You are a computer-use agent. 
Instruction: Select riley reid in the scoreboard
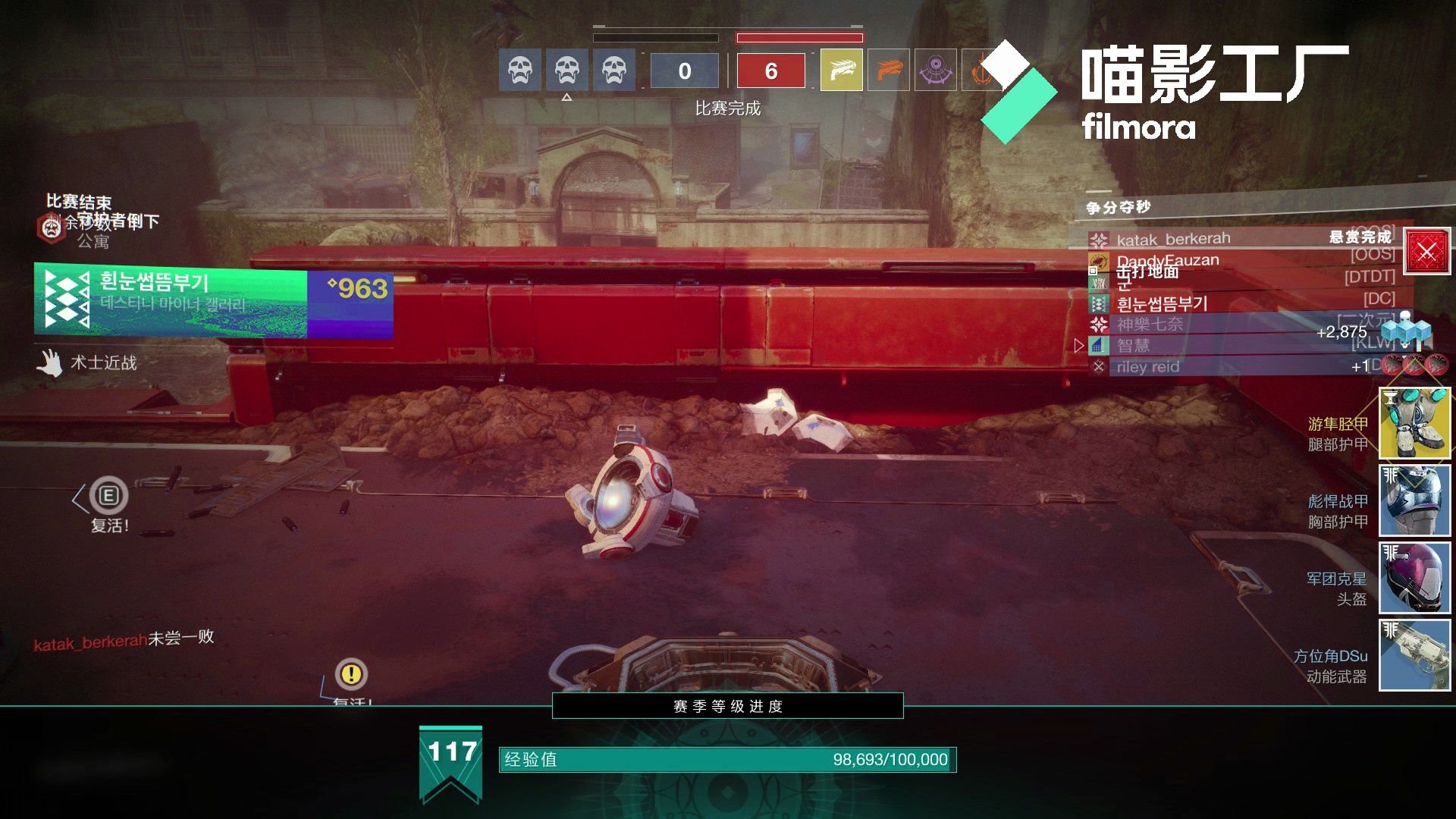(x=1147, y=367)
